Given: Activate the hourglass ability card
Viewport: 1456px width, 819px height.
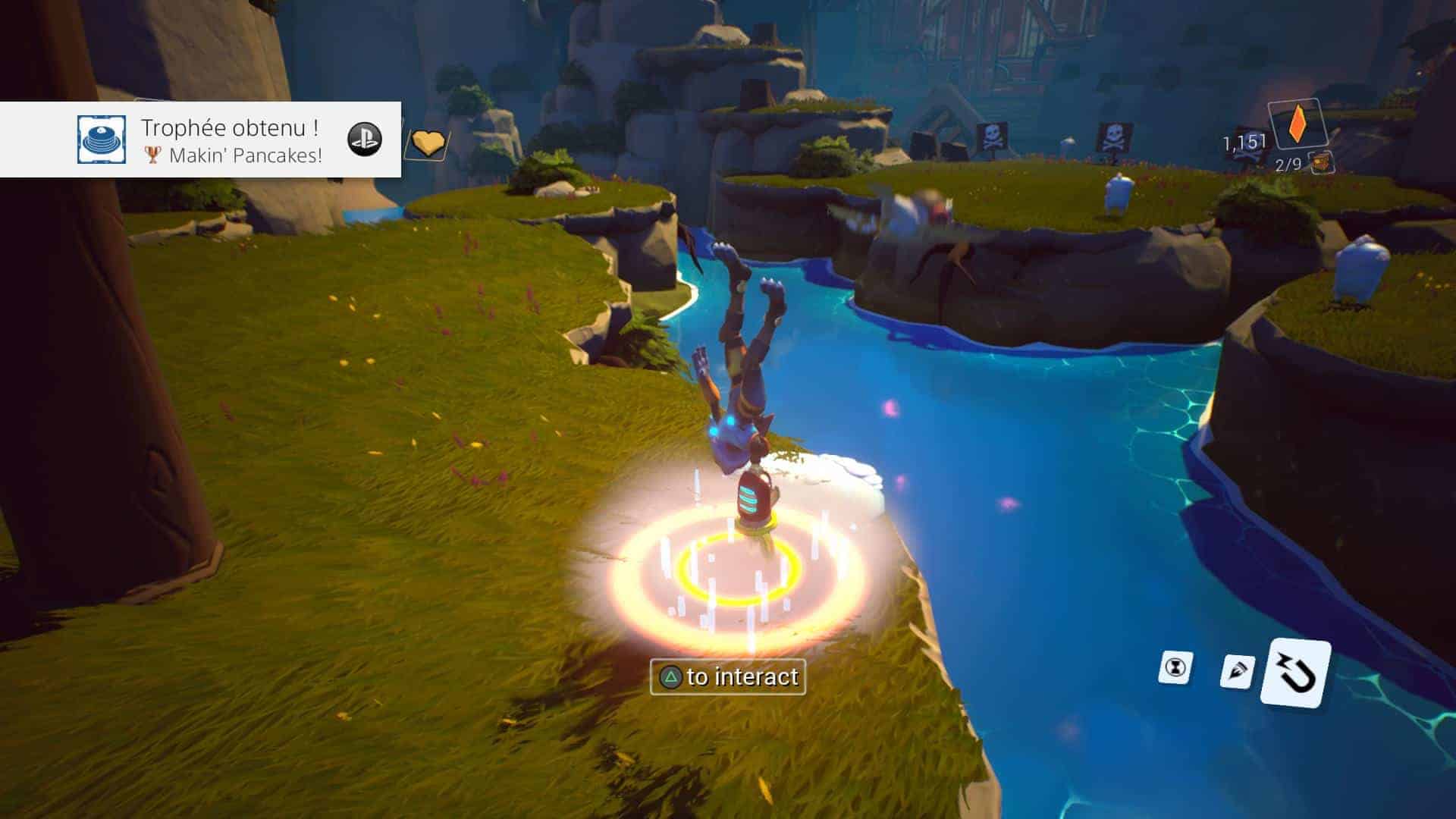Looking at the screenshot, I should point(1175,667).
